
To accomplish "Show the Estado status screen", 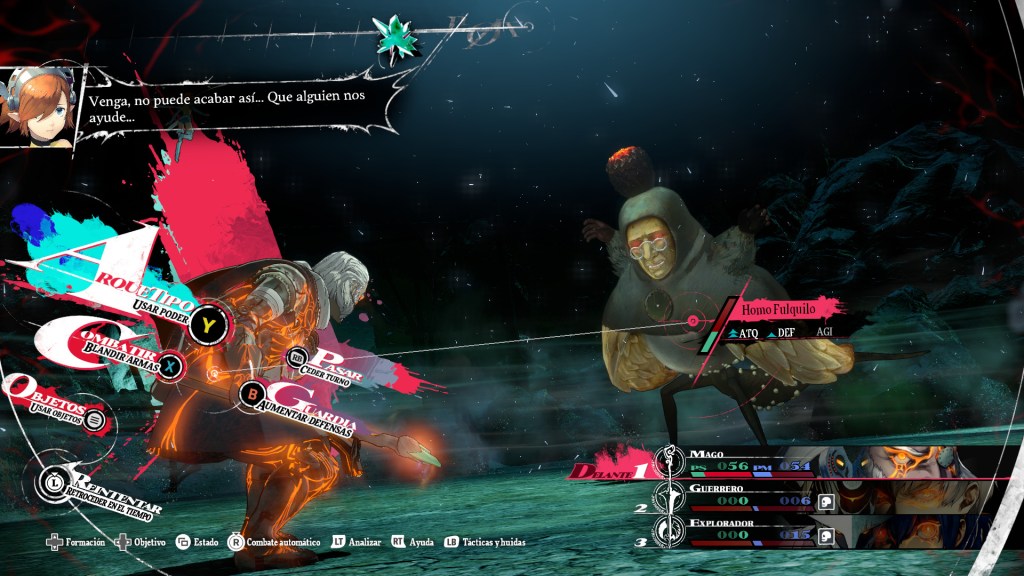I will 198,542.
